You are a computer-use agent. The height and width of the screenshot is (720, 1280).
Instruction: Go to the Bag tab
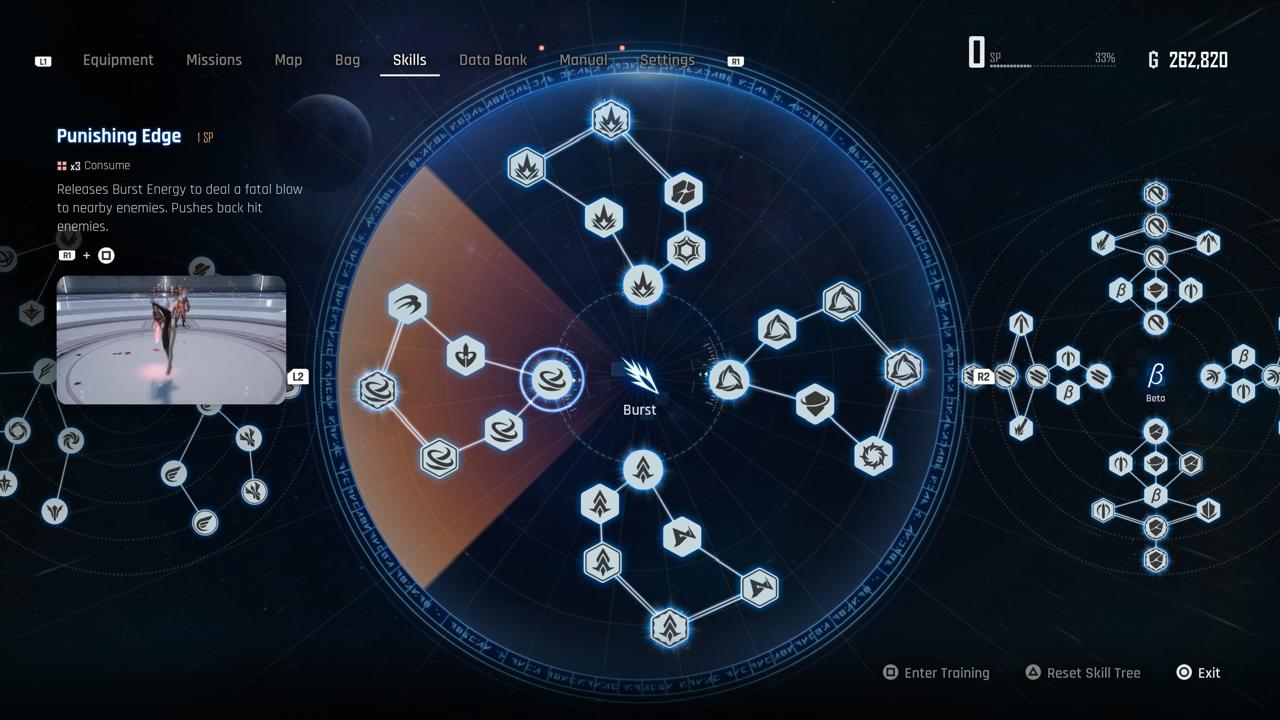pyautogui.click(x=347, y=60)
